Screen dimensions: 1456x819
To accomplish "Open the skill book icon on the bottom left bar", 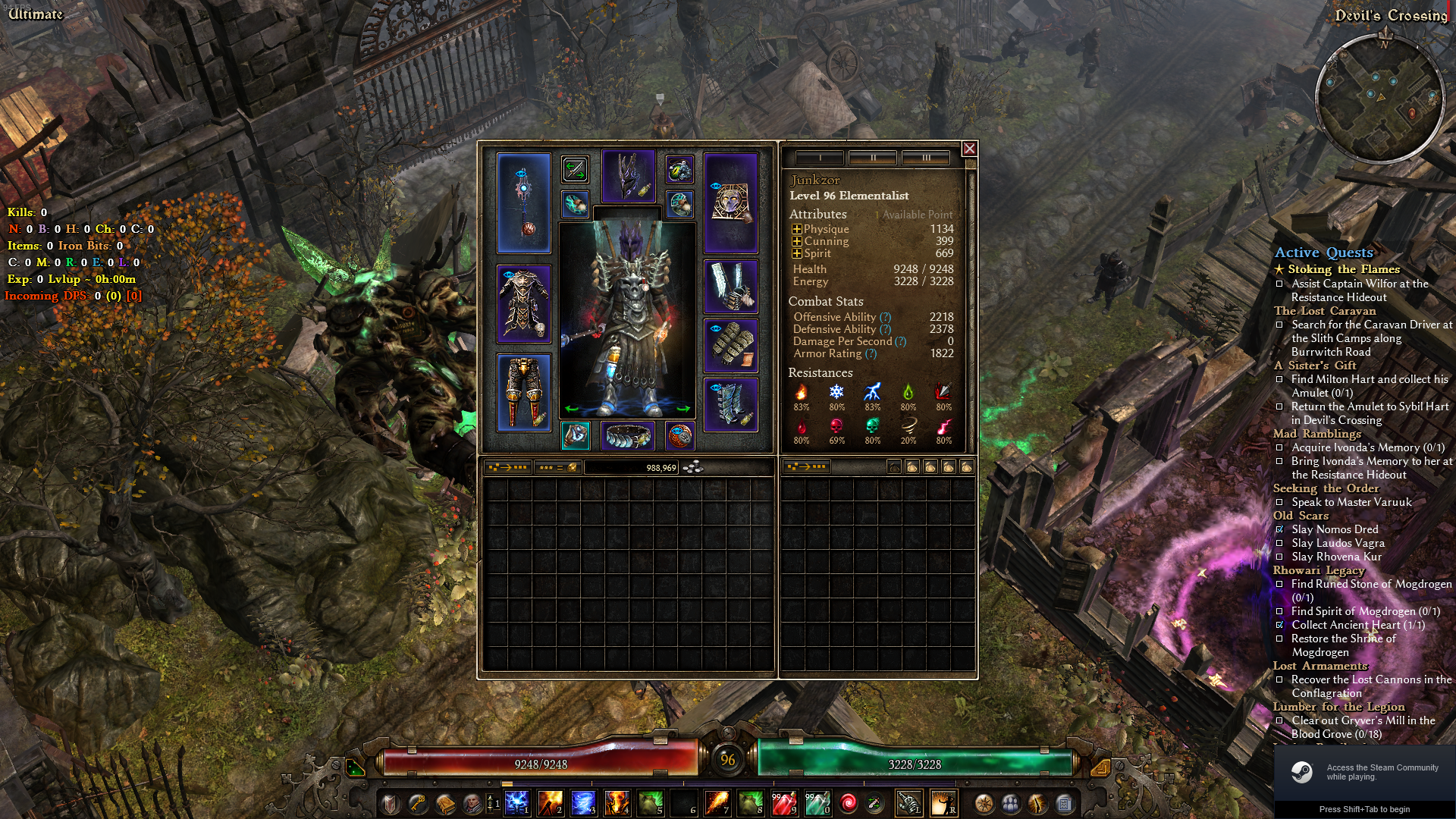I will click(x=446, y=804).
